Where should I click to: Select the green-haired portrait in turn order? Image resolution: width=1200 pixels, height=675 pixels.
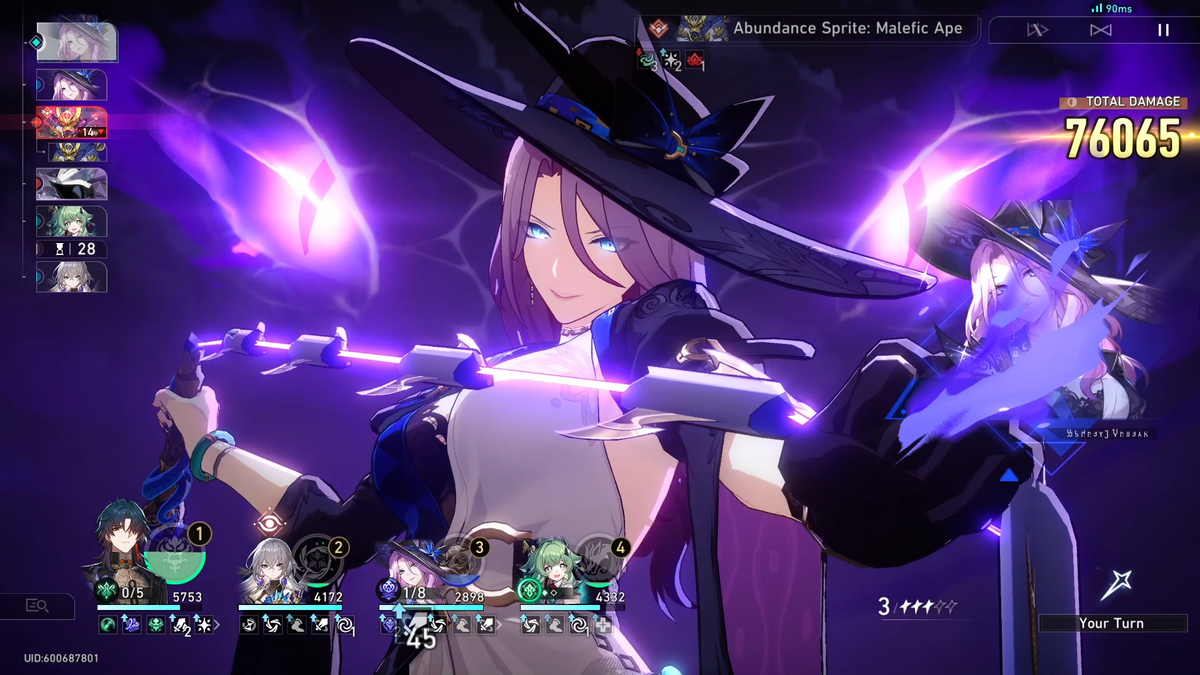tap(71, 221)
